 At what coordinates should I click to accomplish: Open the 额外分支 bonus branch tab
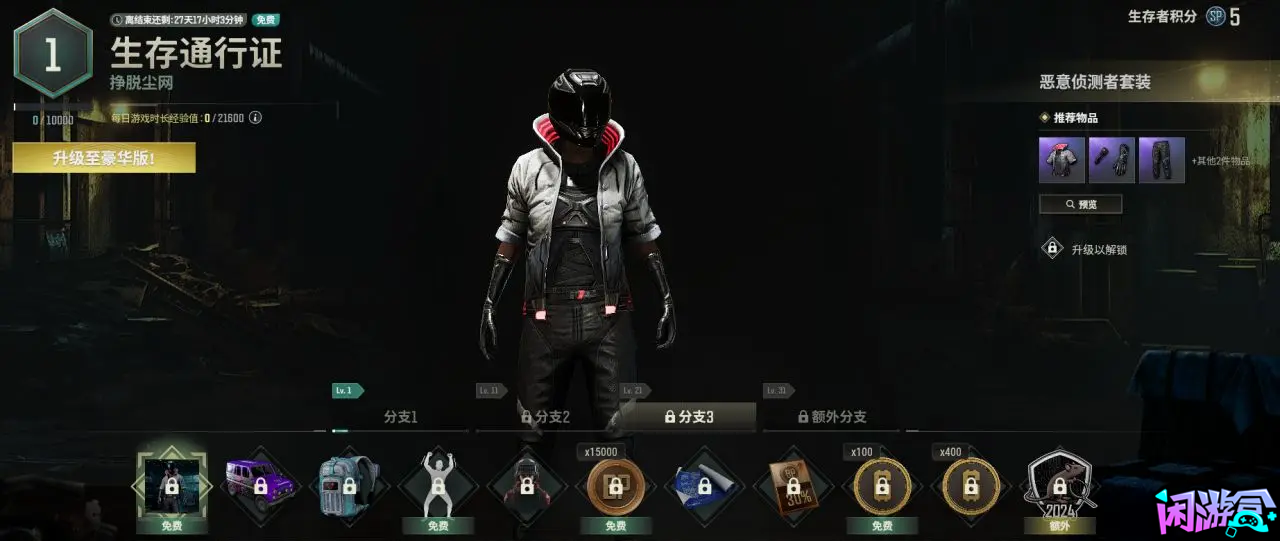click(x=832, y=417)
